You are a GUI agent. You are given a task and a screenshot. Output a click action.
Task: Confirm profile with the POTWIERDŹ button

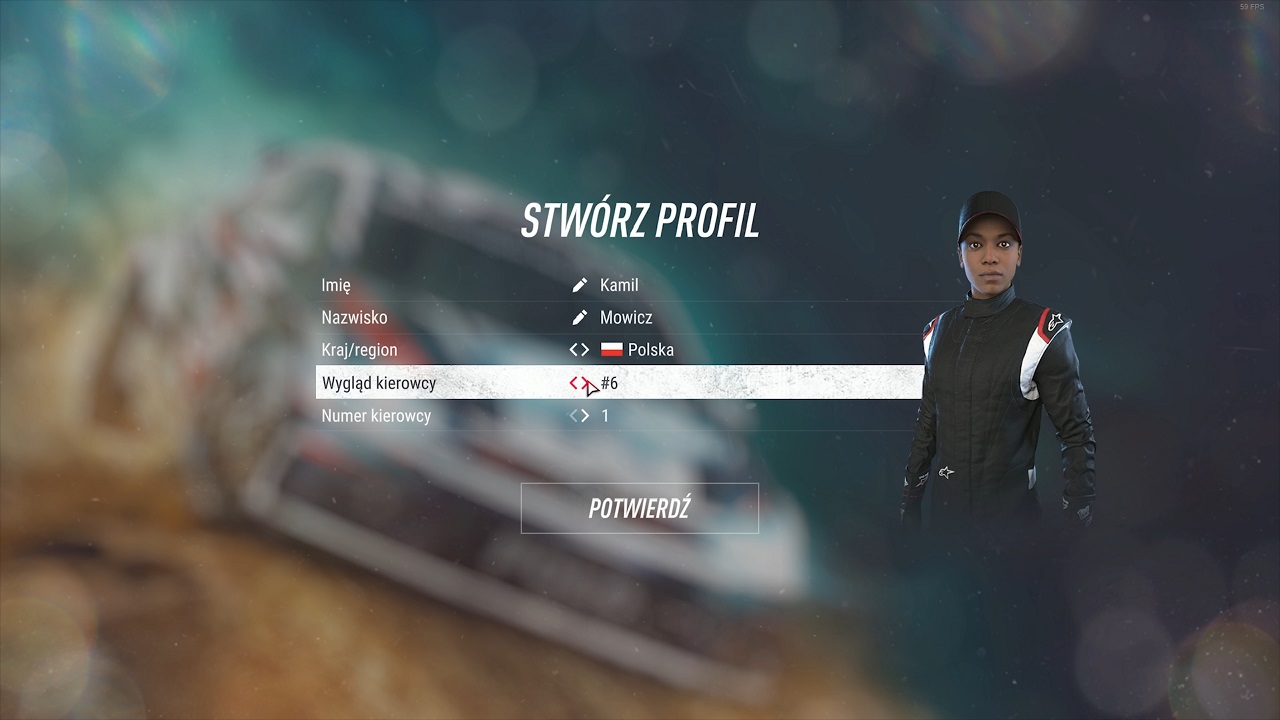point(639,508)
